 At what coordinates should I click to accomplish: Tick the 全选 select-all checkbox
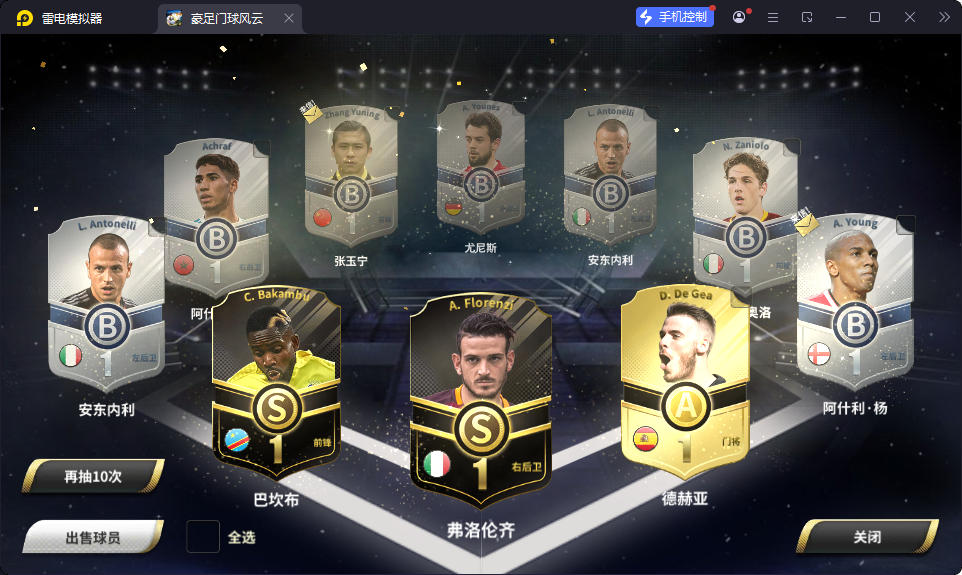pyautogui.click(x=203, y=537)
